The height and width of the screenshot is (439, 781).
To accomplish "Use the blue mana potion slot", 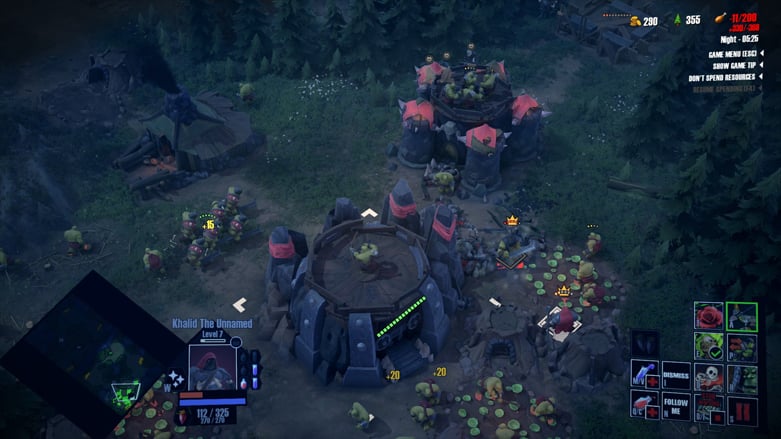I will [x=645, y=376].
